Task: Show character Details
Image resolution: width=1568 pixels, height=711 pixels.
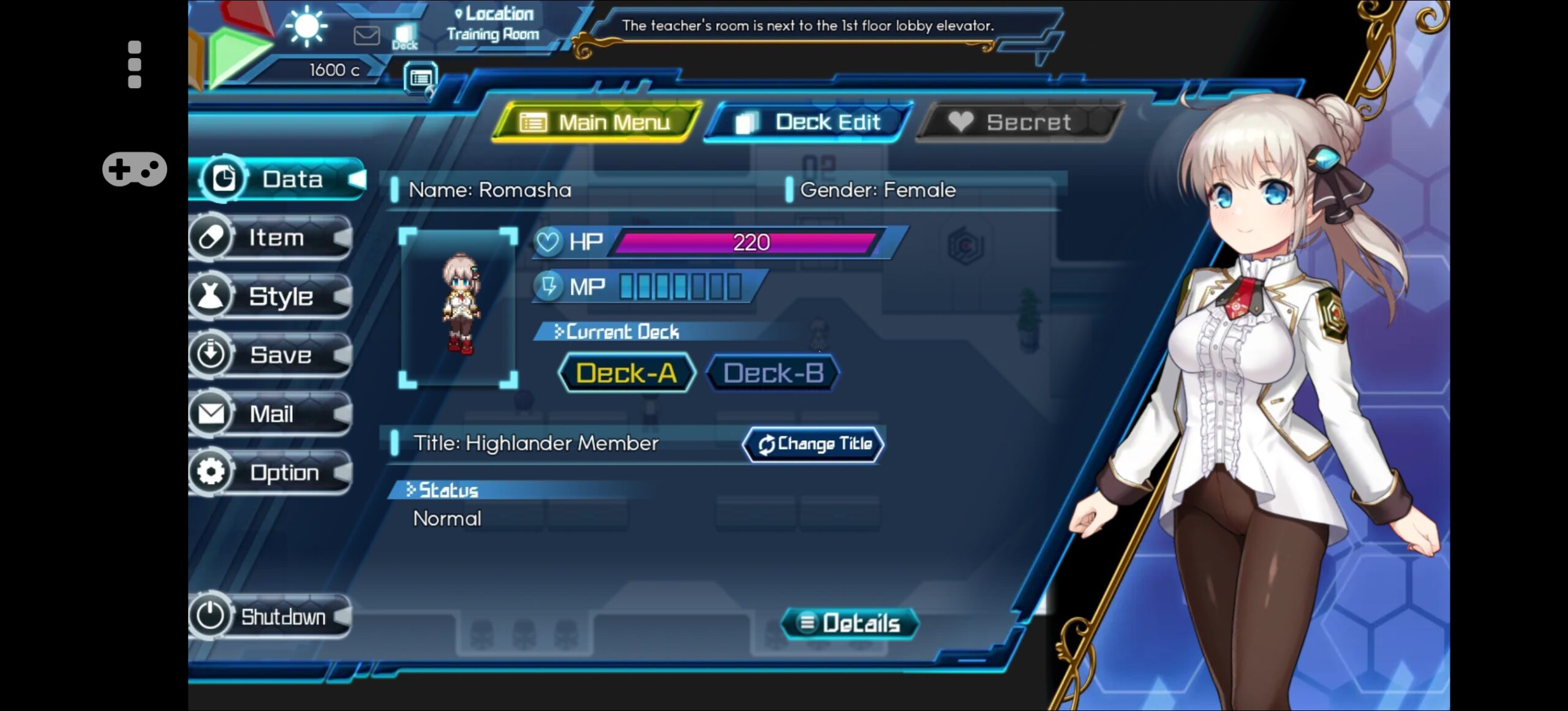Action: [850, 623]
